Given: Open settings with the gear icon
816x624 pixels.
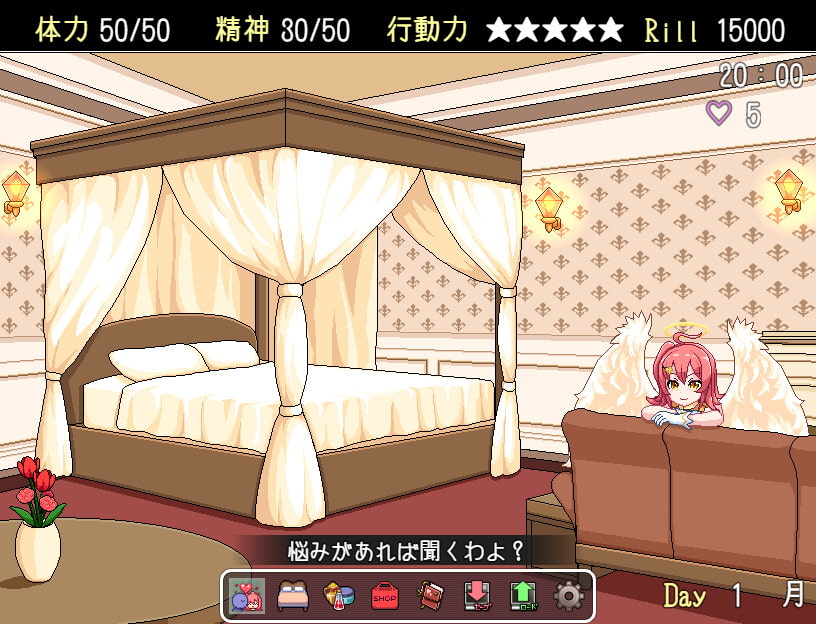Looking at the screenshot, I should (569, 595).
